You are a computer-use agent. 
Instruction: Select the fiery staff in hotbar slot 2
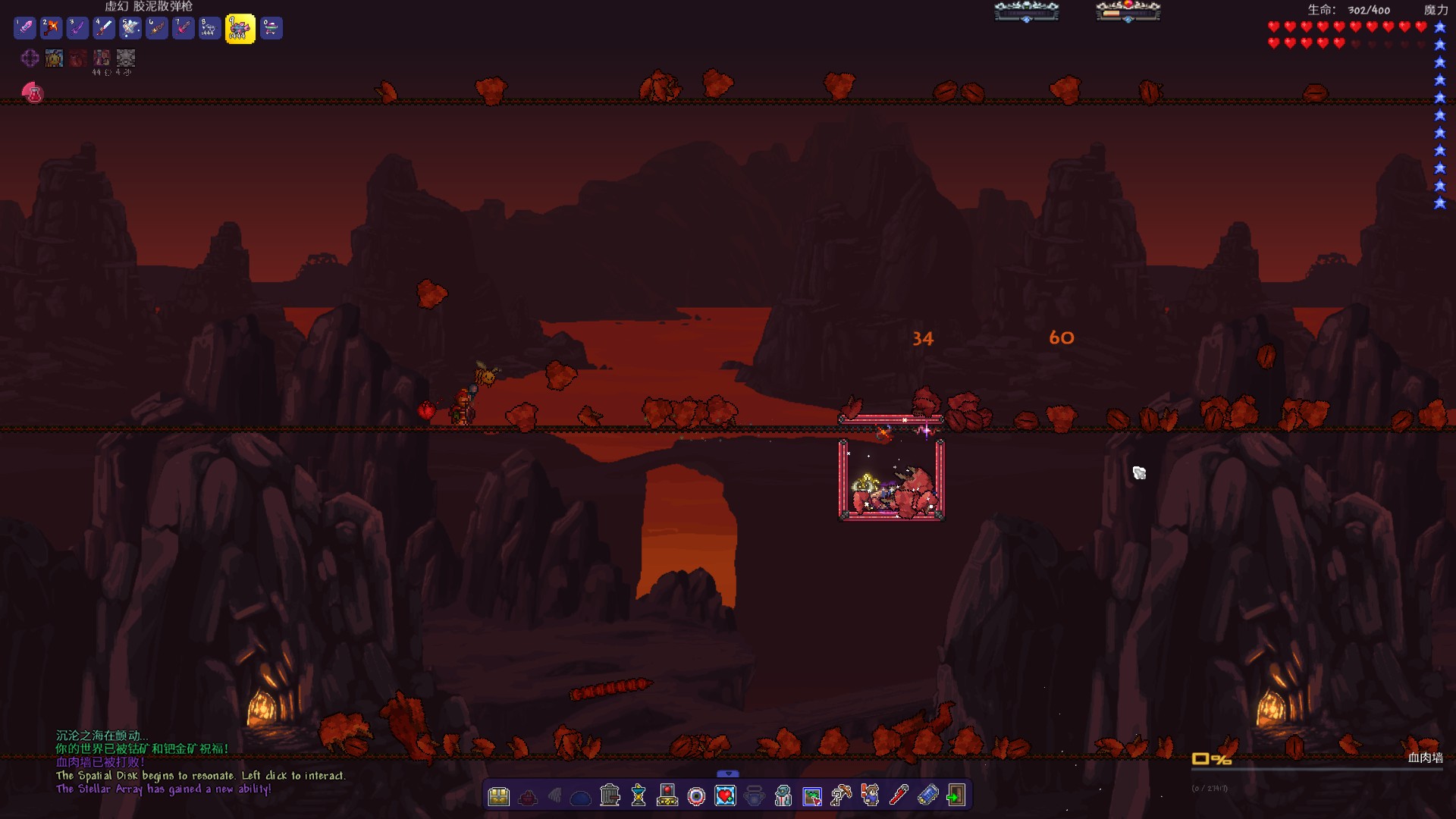click(x=51, y=29)
